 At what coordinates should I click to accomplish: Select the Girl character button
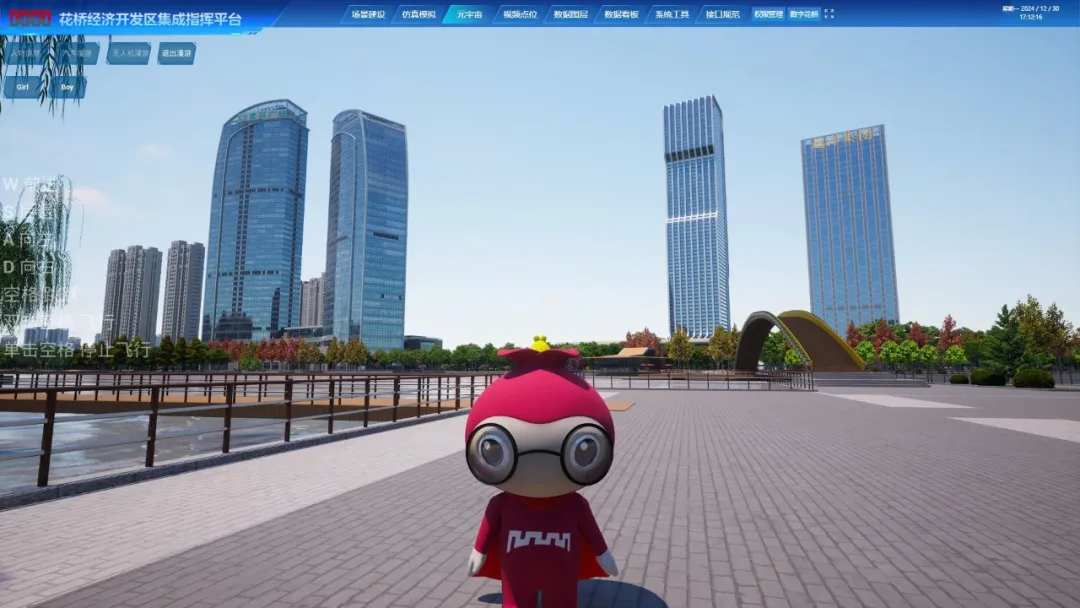point(22,87)
